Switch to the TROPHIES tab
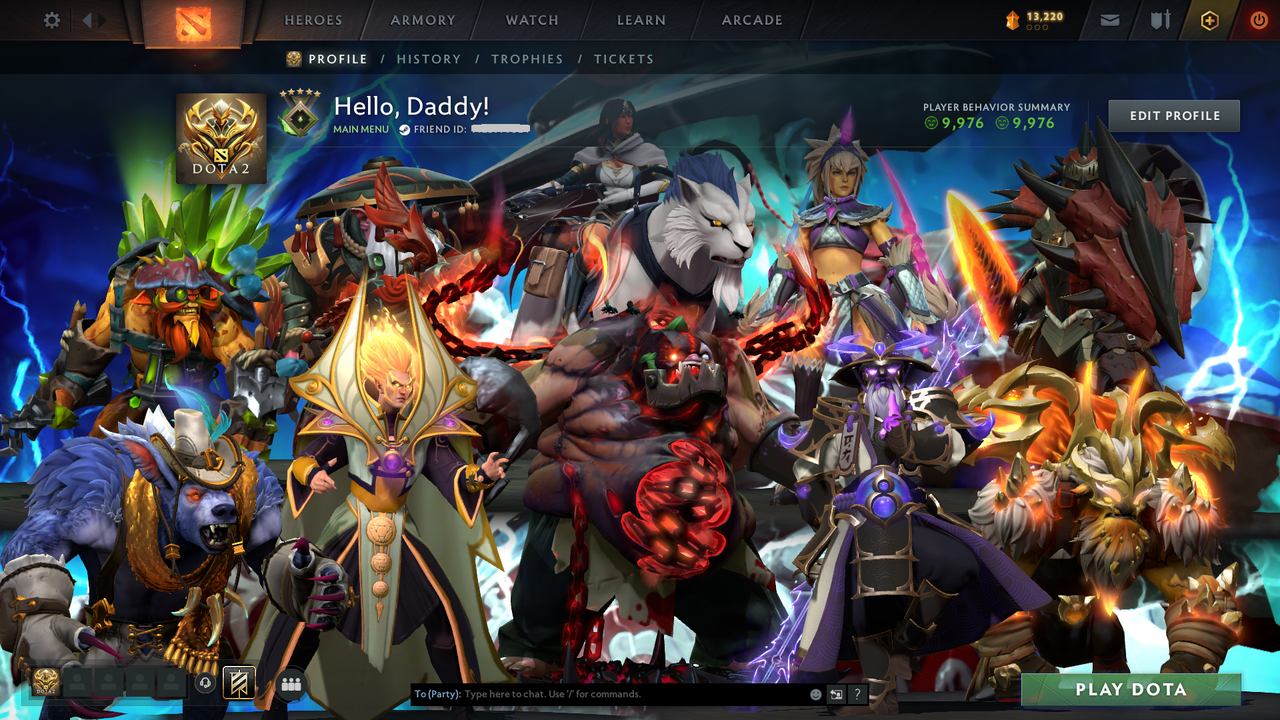This screenshot has width=1280, height=720. [527, 59]
